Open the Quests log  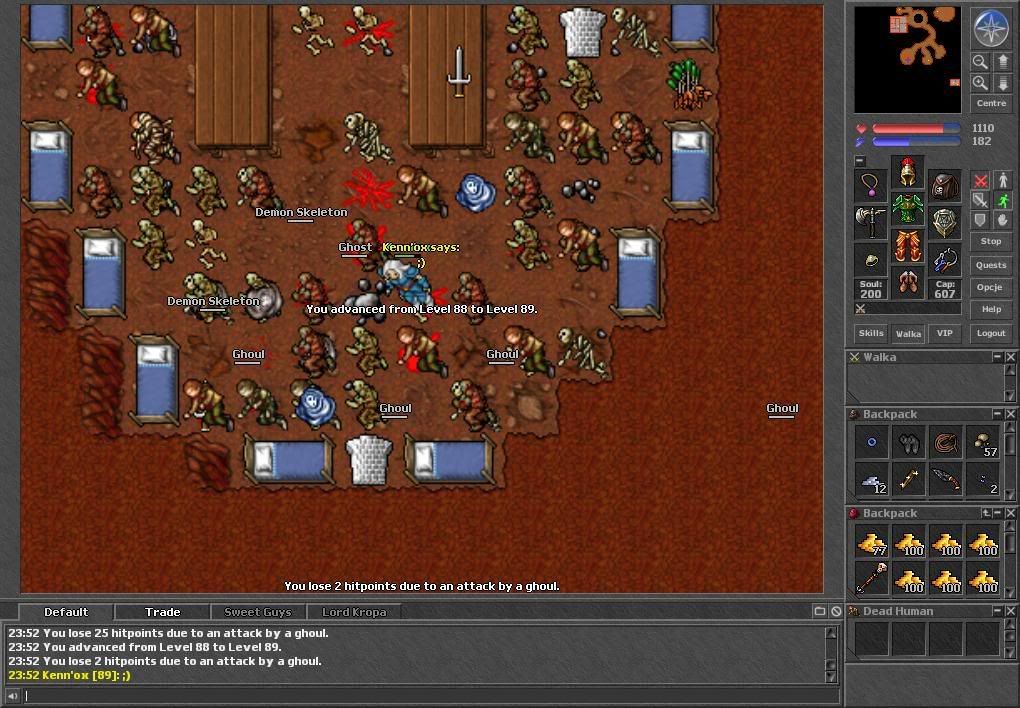coord(990,265)
